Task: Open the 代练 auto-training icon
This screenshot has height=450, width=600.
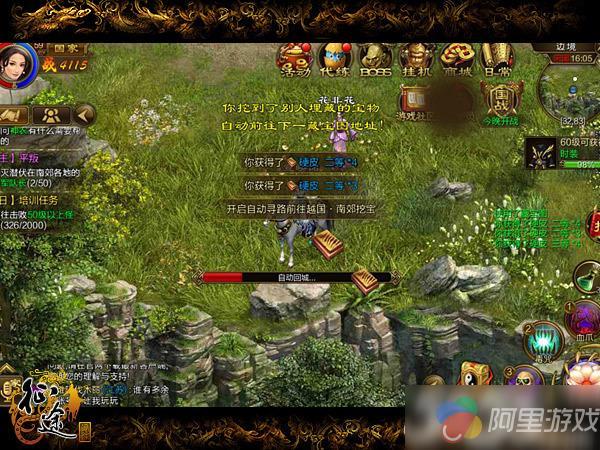Action: pos(332,58)
